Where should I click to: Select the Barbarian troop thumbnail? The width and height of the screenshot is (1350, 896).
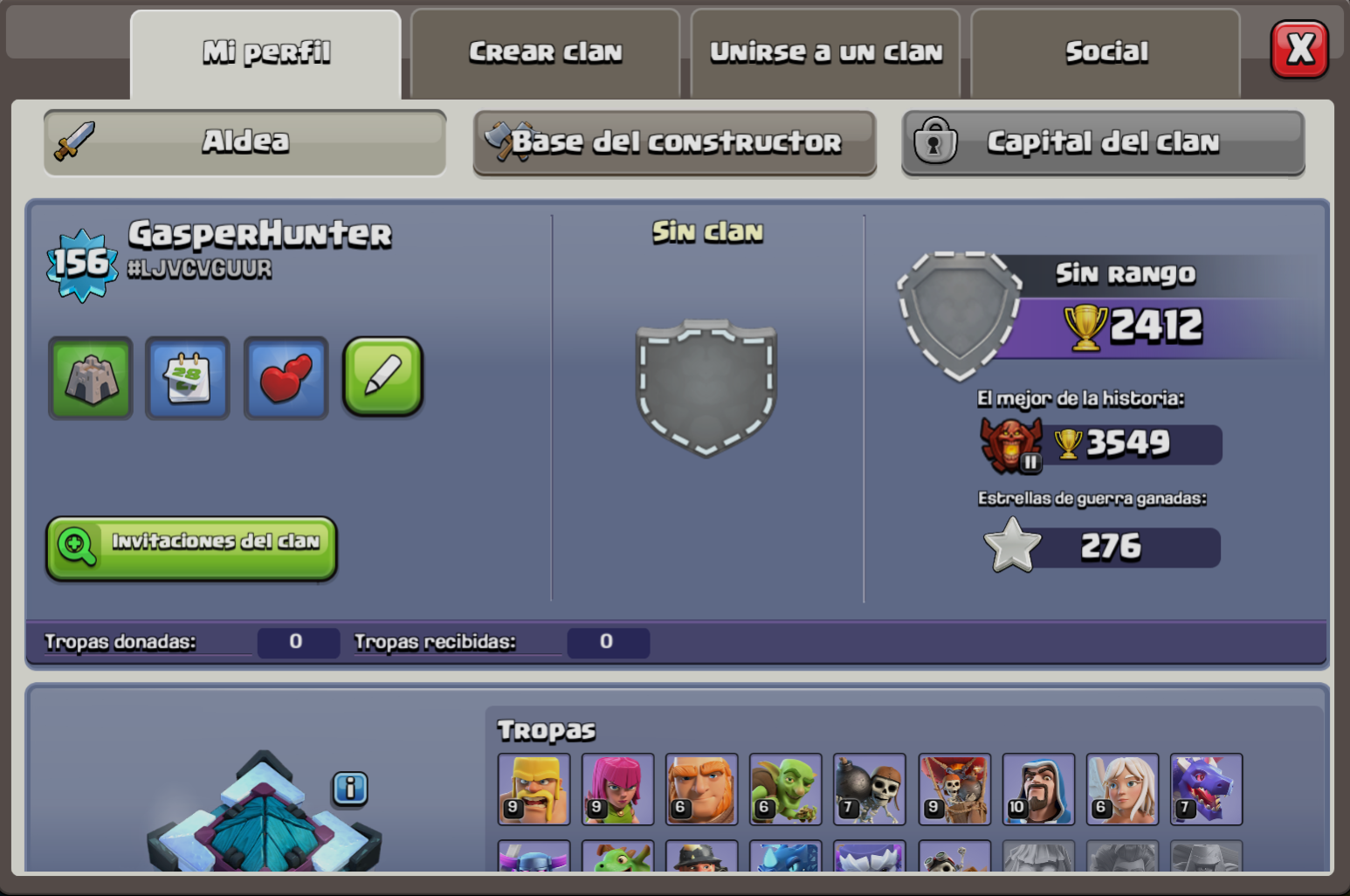pyautogui.click(x=534, y=789)
